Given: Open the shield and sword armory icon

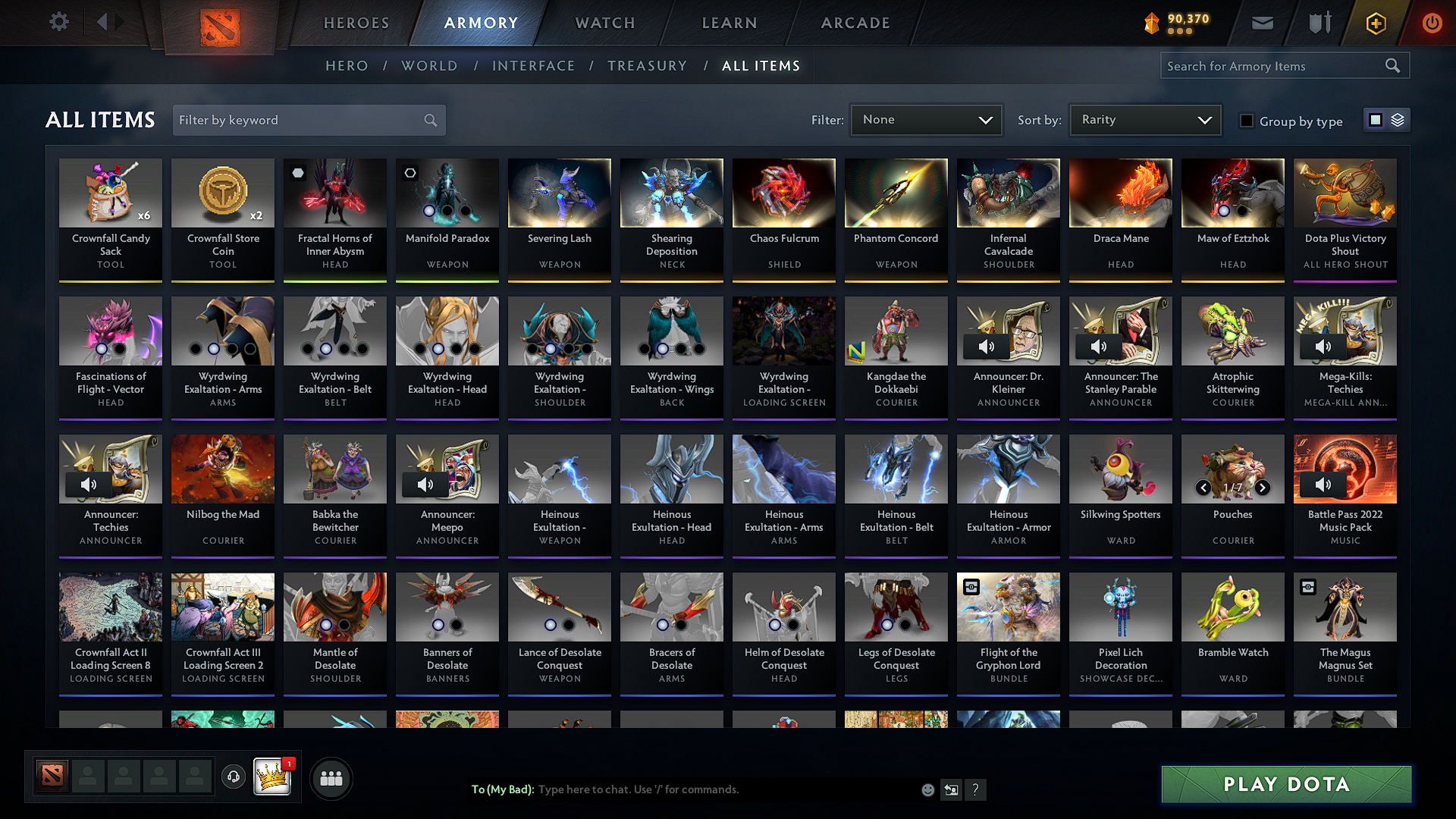Looking at the screenshot, I should [1318, 23].
